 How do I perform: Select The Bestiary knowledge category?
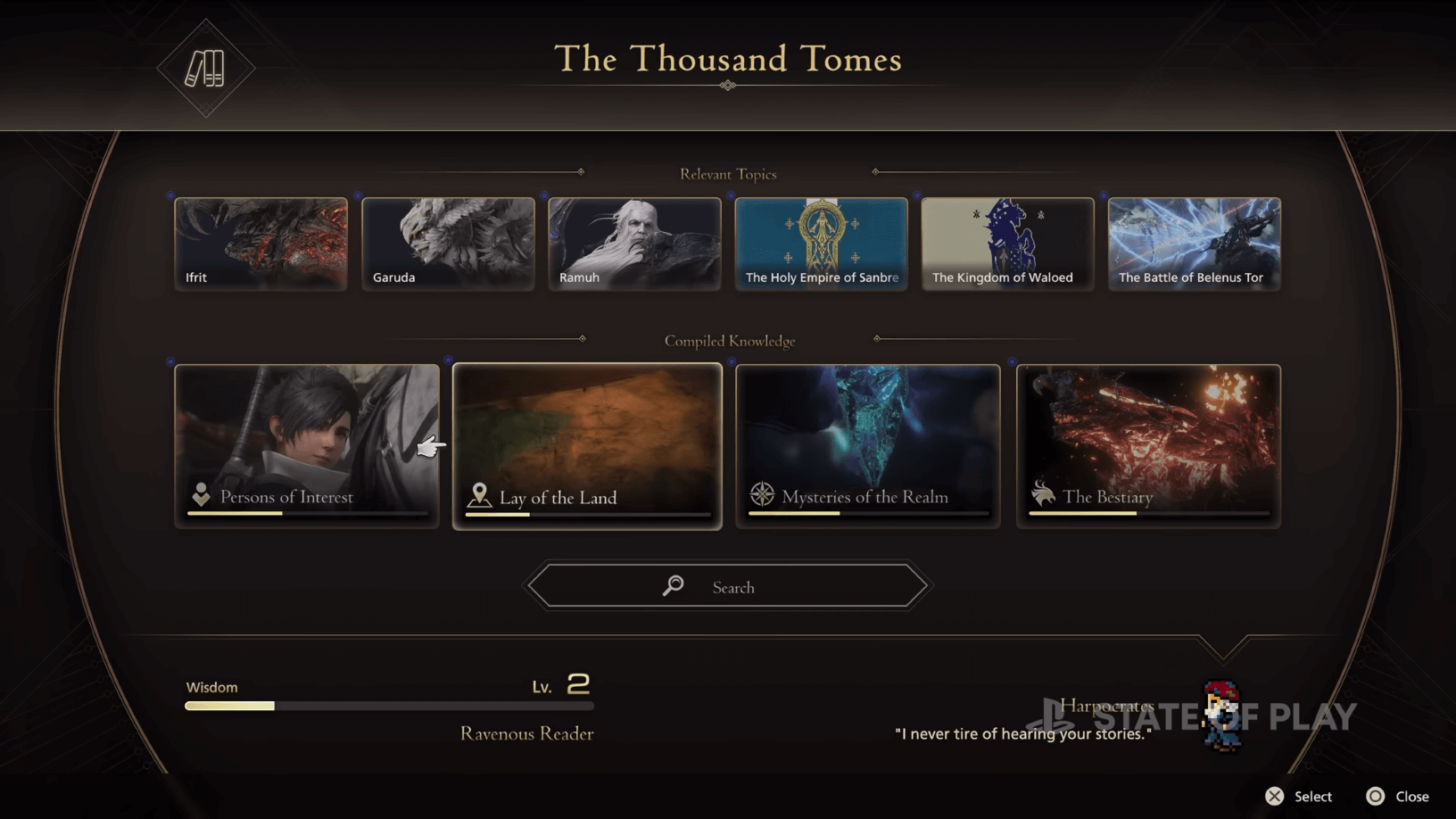1147,444
